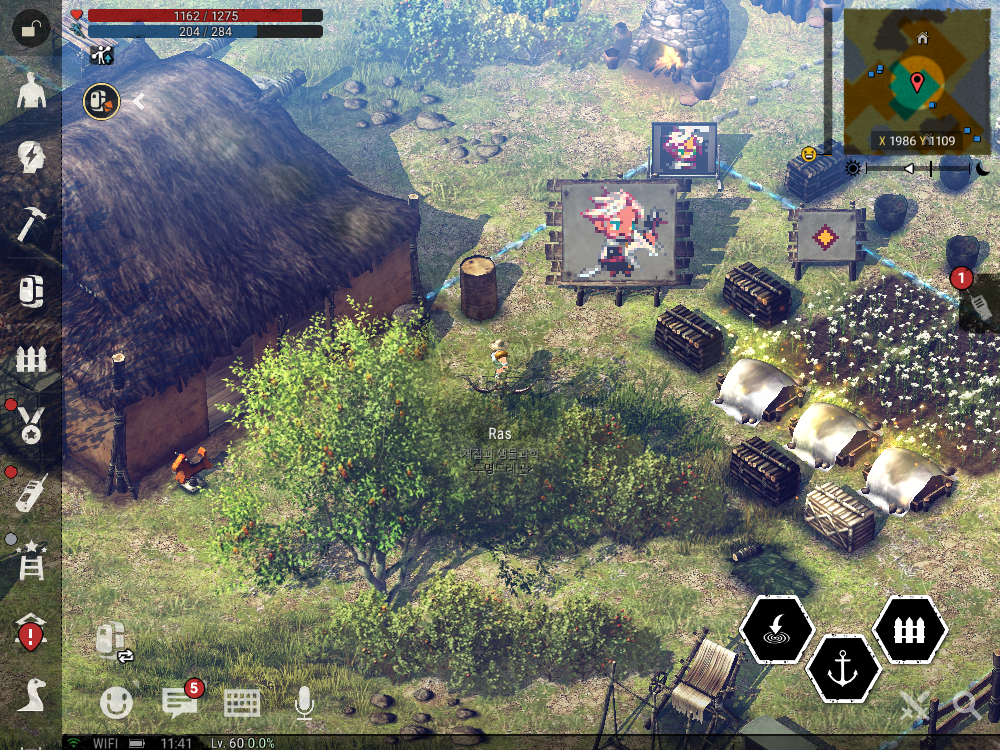Viewport: 1000px width, 750px height.
Task: Toggle the voice chat microphone
Action: click(x=304, y=704)
